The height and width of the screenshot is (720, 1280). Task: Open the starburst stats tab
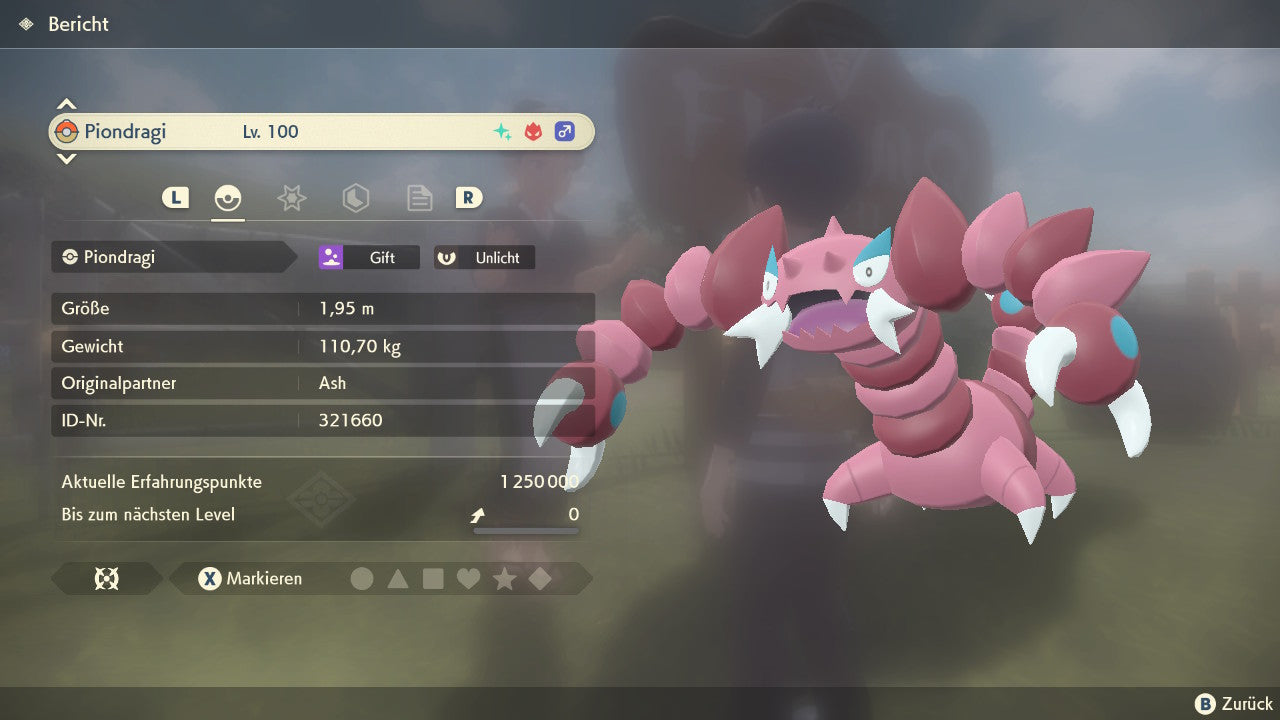pos(291,198)
